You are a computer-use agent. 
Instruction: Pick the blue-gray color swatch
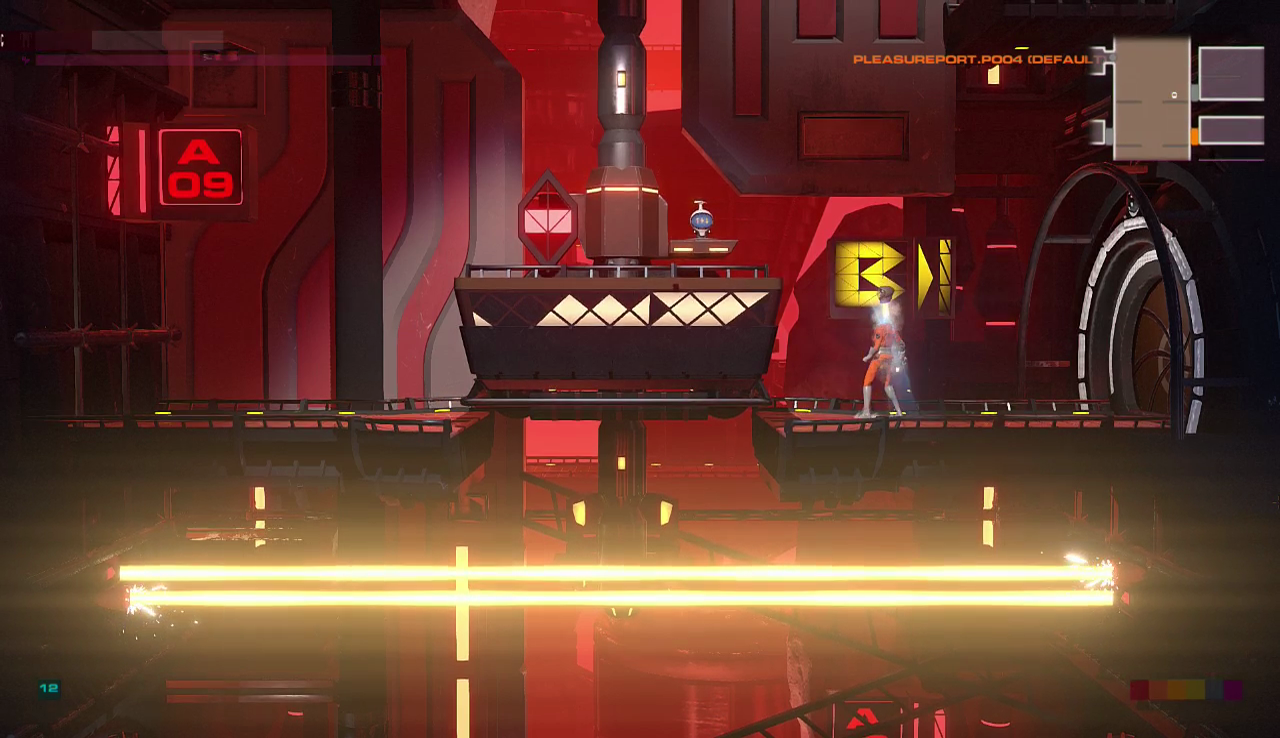coord(1213,690)
